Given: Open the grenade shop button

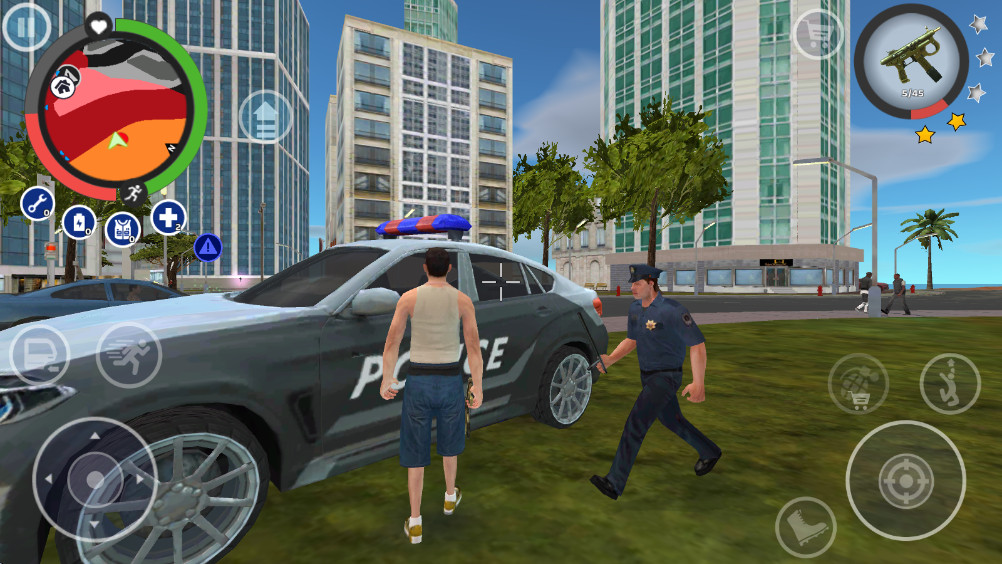Looking at the screenshot, I should point(857,383).
